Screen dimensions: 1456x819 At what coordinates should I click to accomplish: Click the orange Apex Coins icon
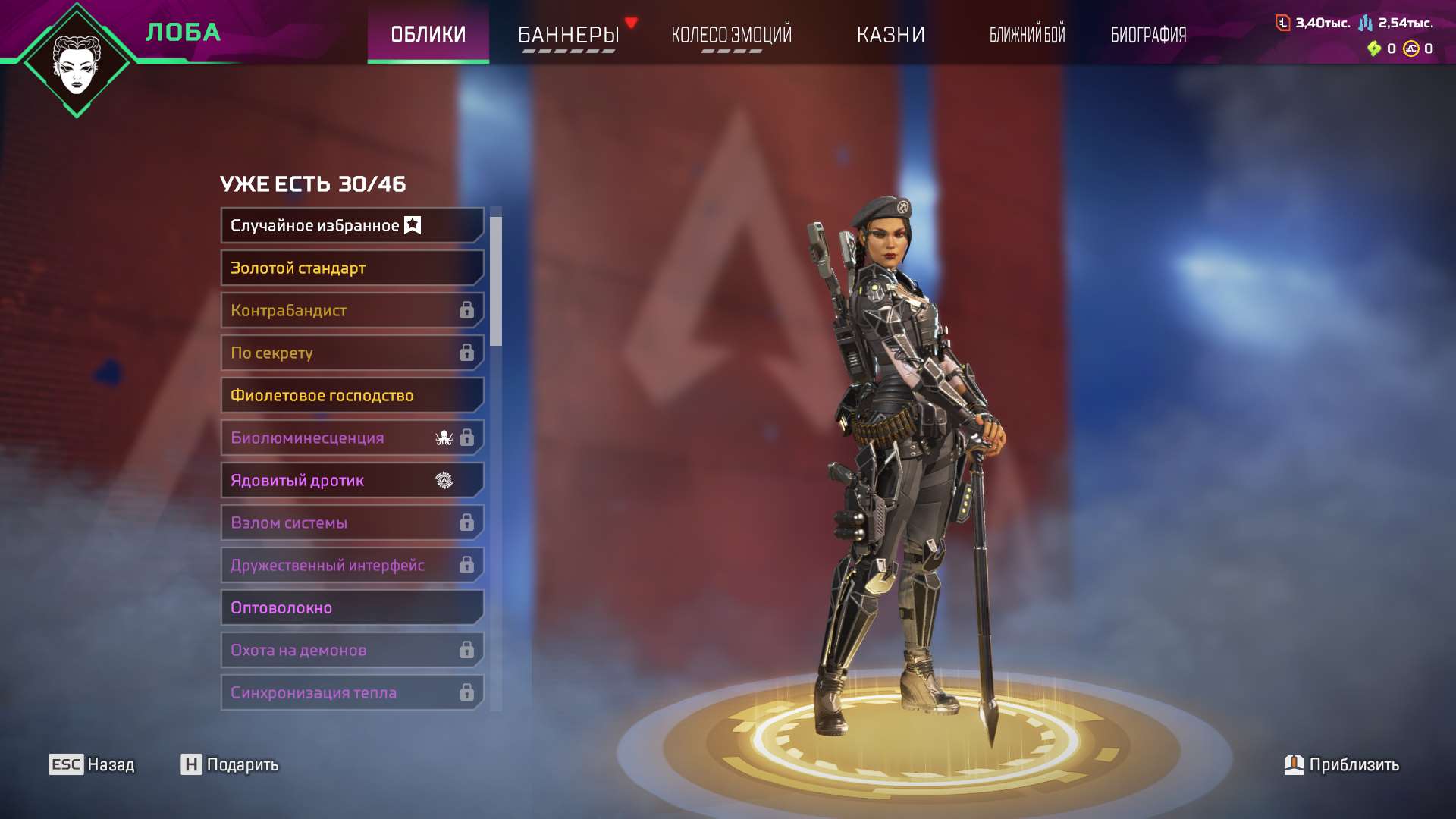click(x=1412, y=47)
